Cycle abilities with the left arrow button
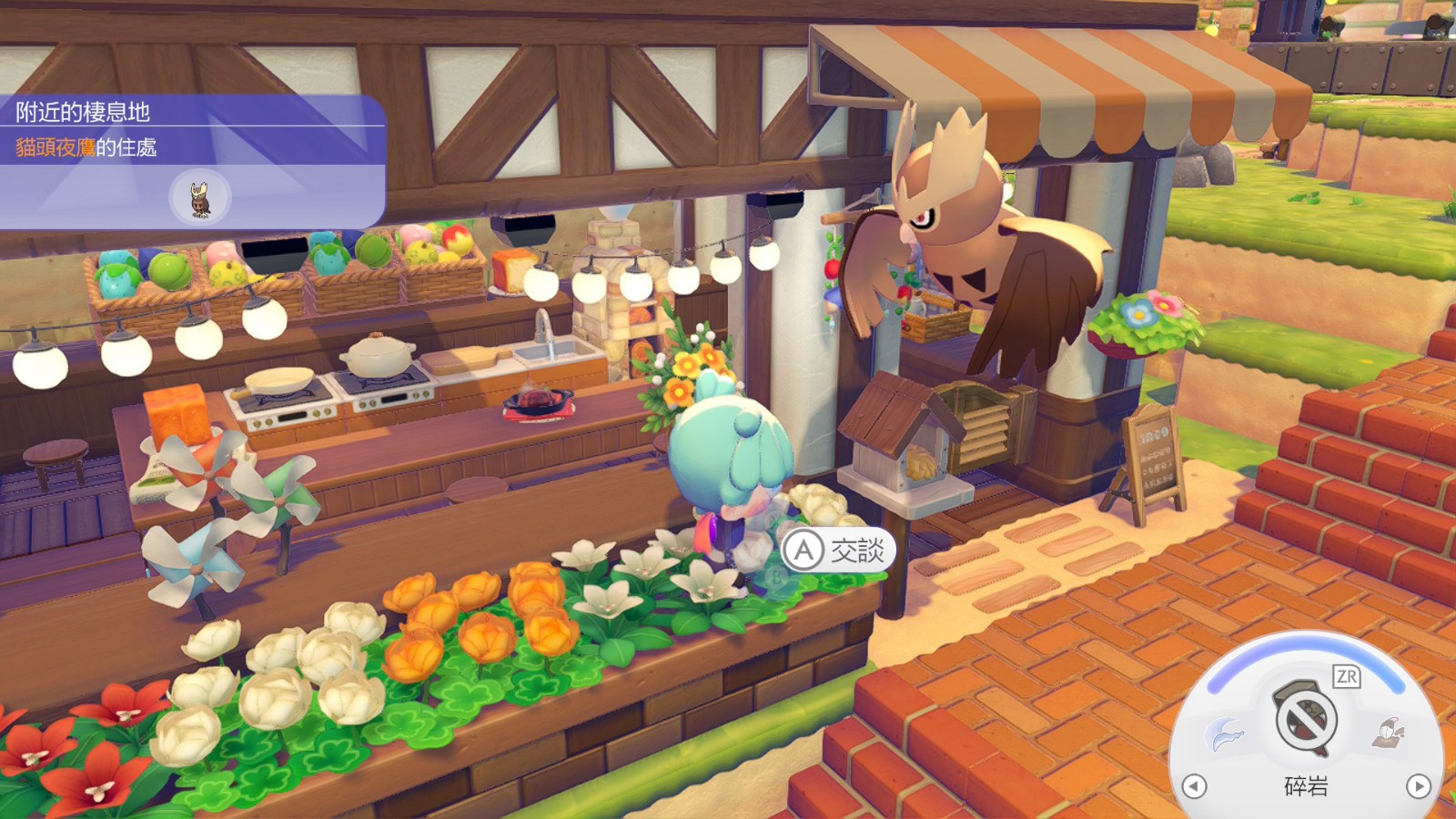Screen dimensions: 1456x819 [1194, 786]
